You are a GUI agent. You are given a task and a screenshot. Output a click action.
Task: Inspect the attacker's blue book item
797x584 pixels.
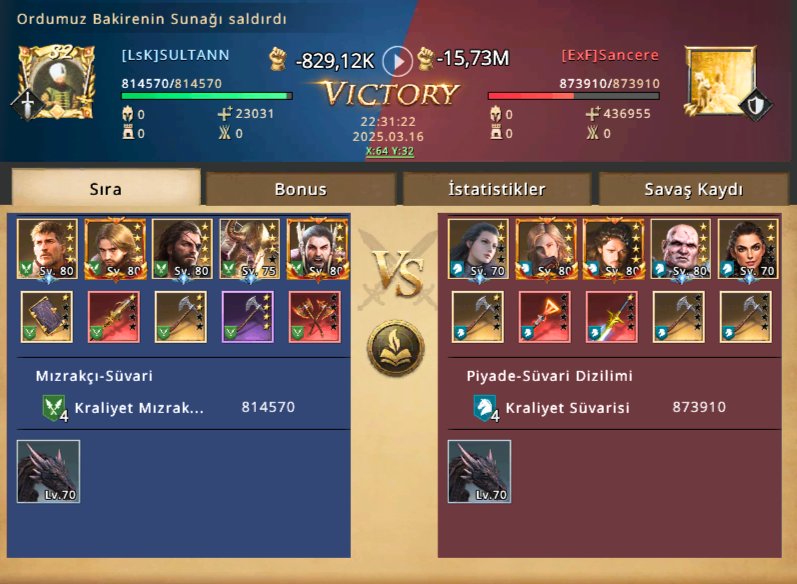tap(45, 316)
